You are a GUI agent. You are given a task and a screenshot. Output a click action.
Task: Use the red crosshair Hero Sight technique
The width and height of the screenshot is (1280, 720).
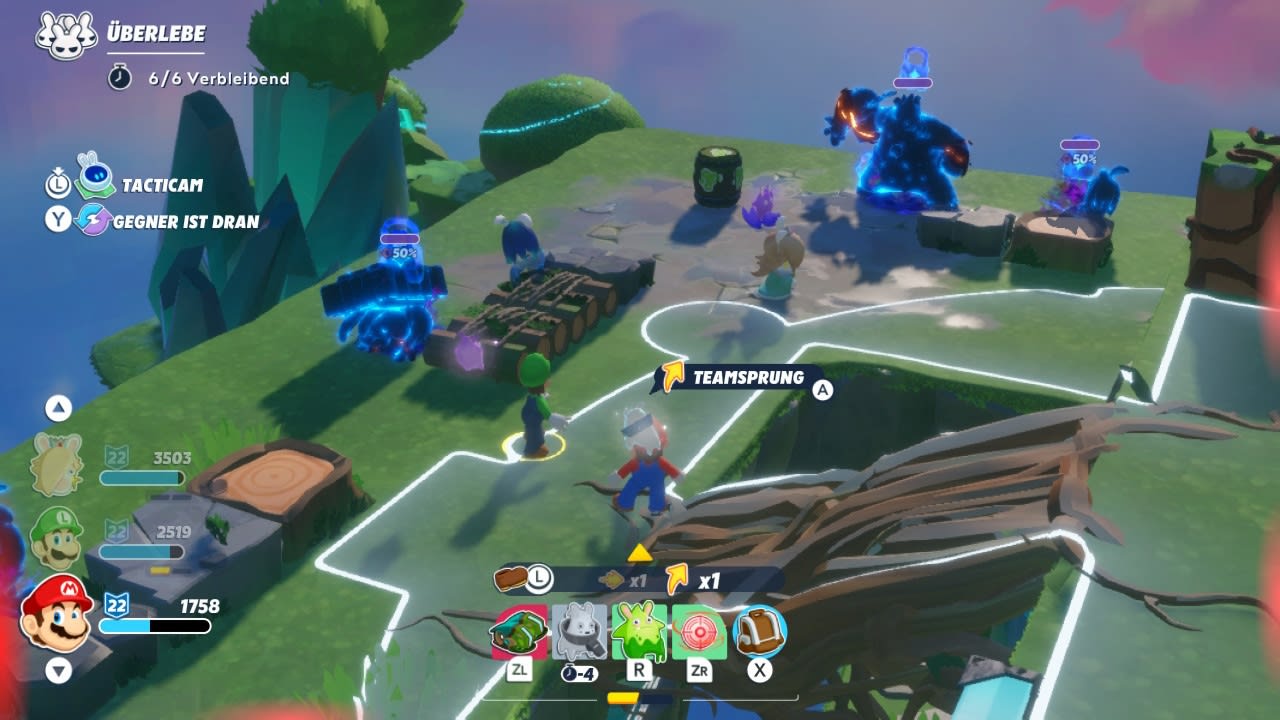(x=699, y=632)
